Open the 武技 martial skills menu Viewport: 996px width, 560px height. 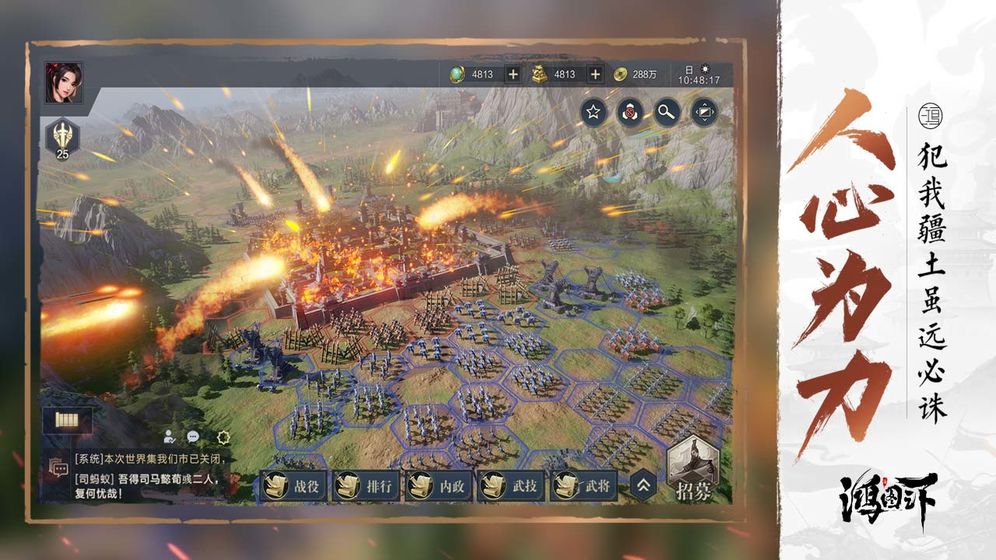[511, 486]
